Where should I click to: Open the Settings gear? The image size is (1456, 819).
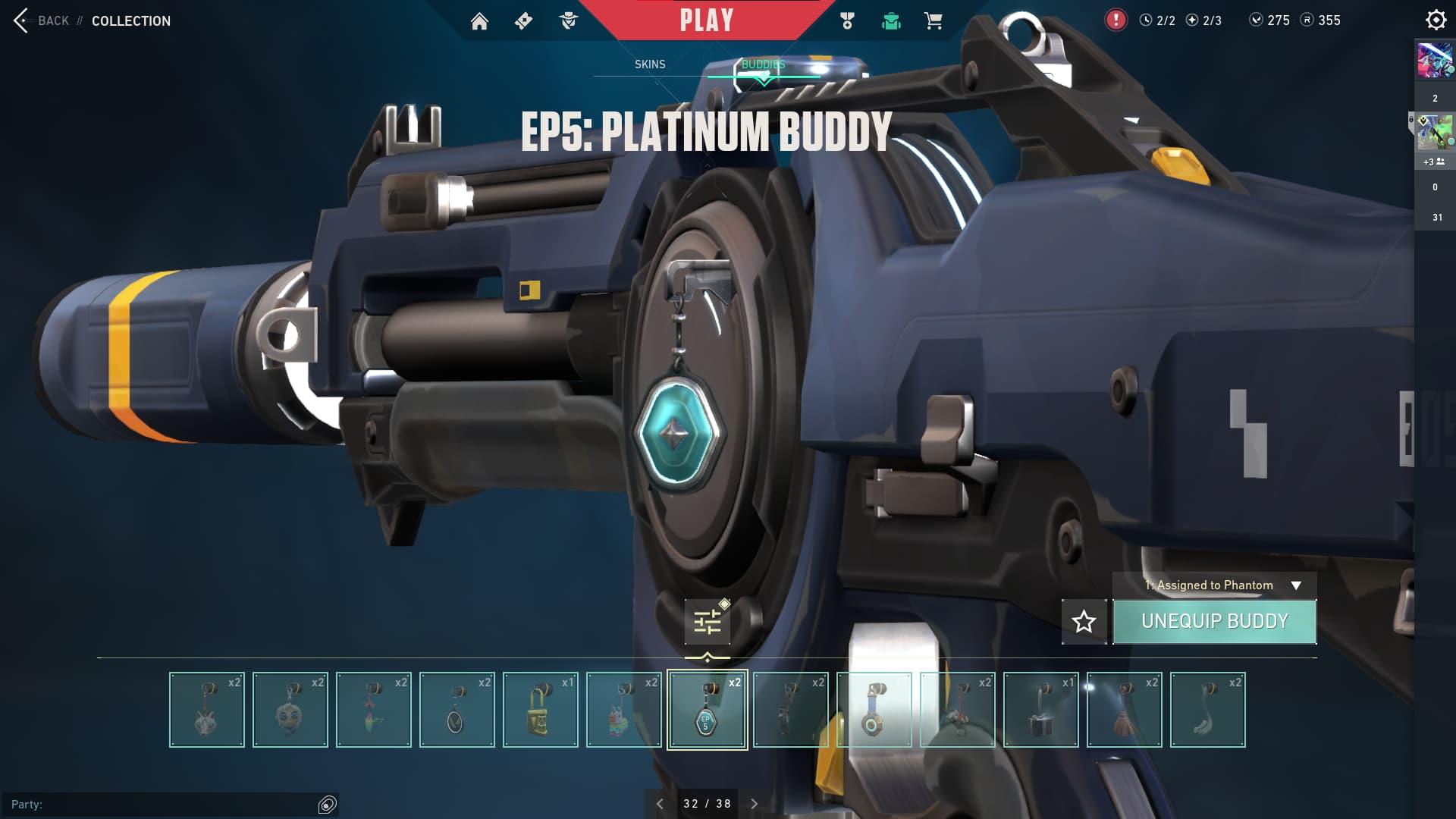coord(1436,20)
